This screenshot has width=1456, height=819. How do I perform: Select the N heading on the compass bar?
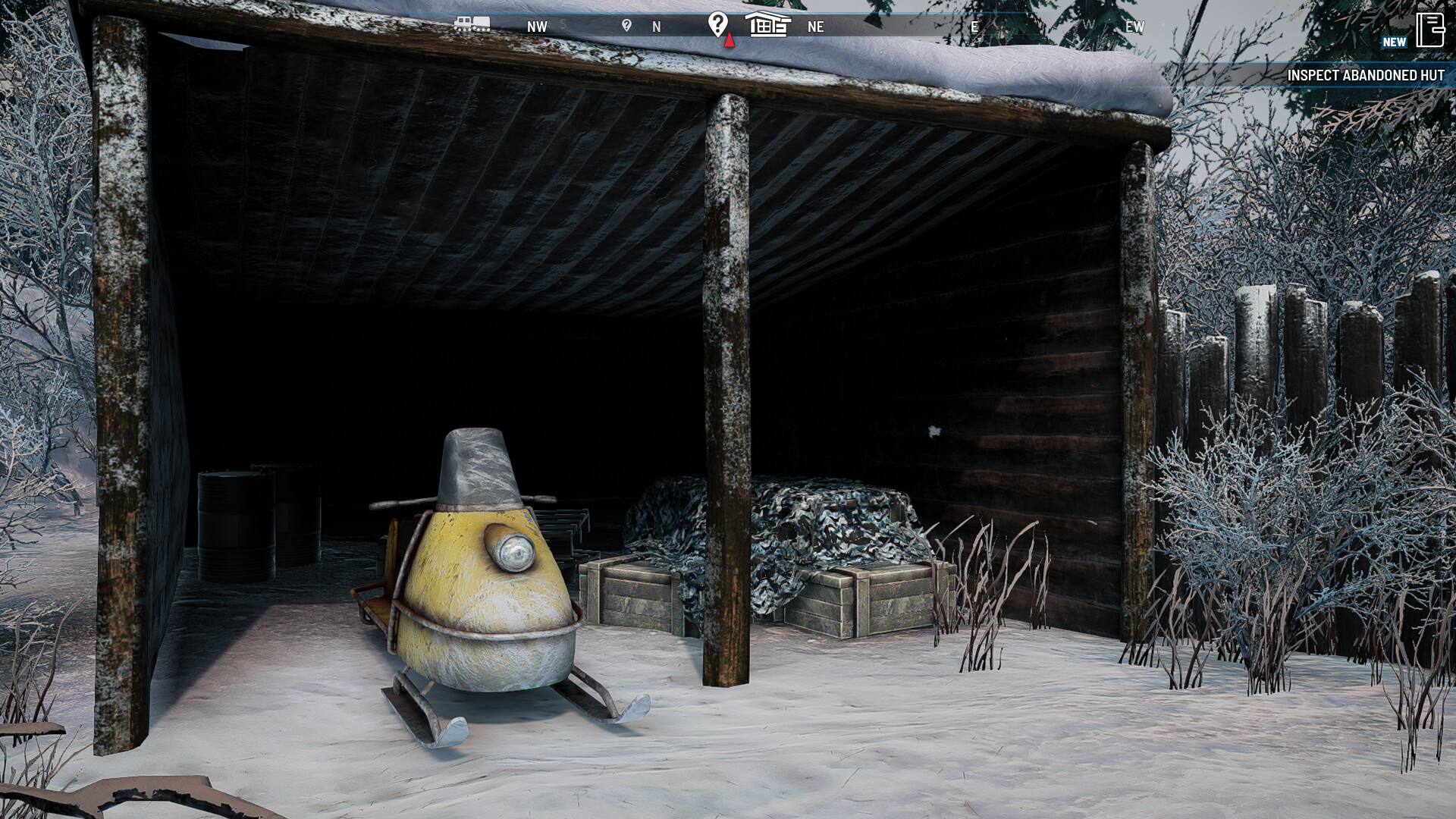tap(657, 25)
